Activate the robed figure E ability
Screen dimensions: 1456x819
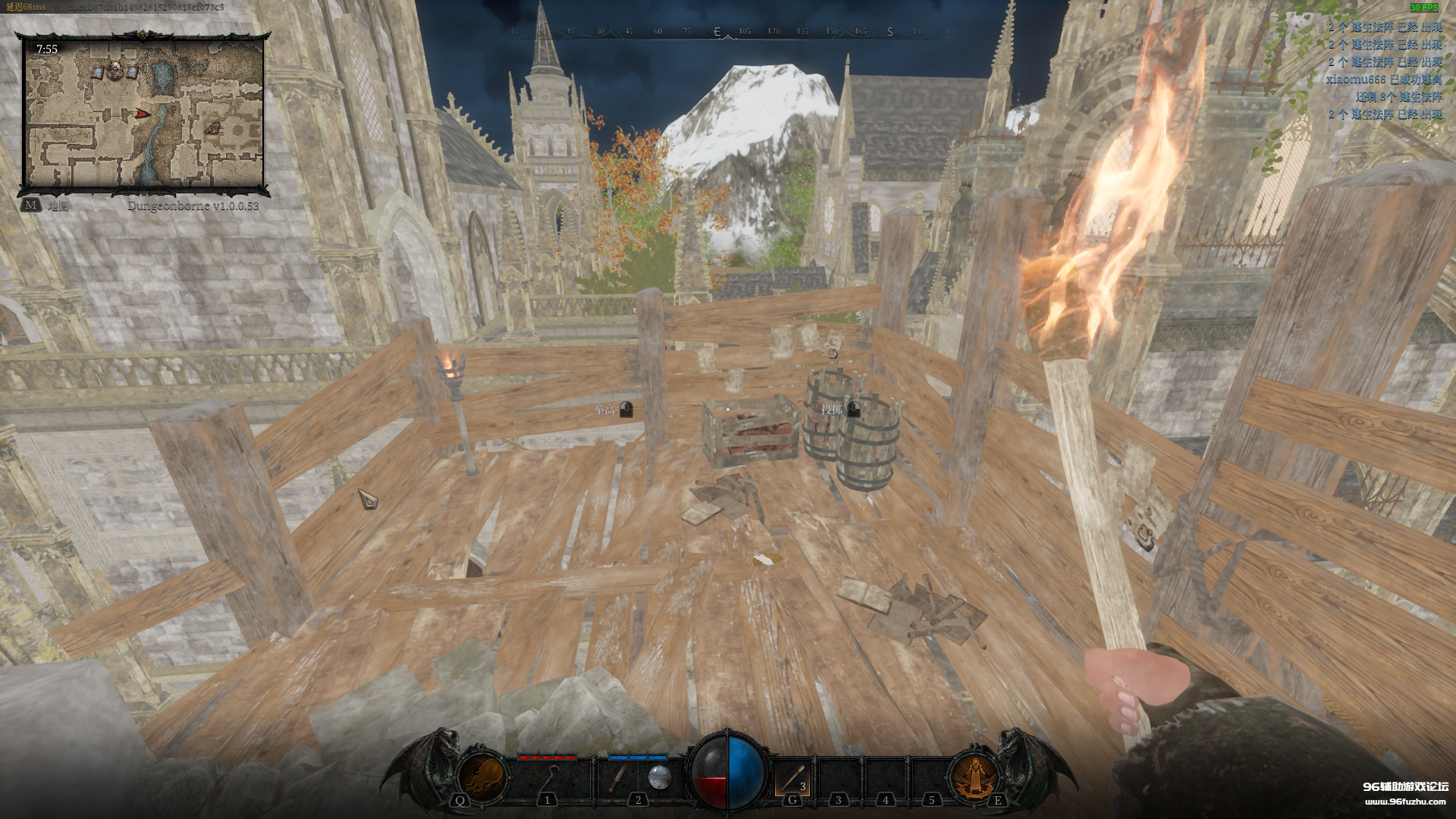tap(974, 777)
